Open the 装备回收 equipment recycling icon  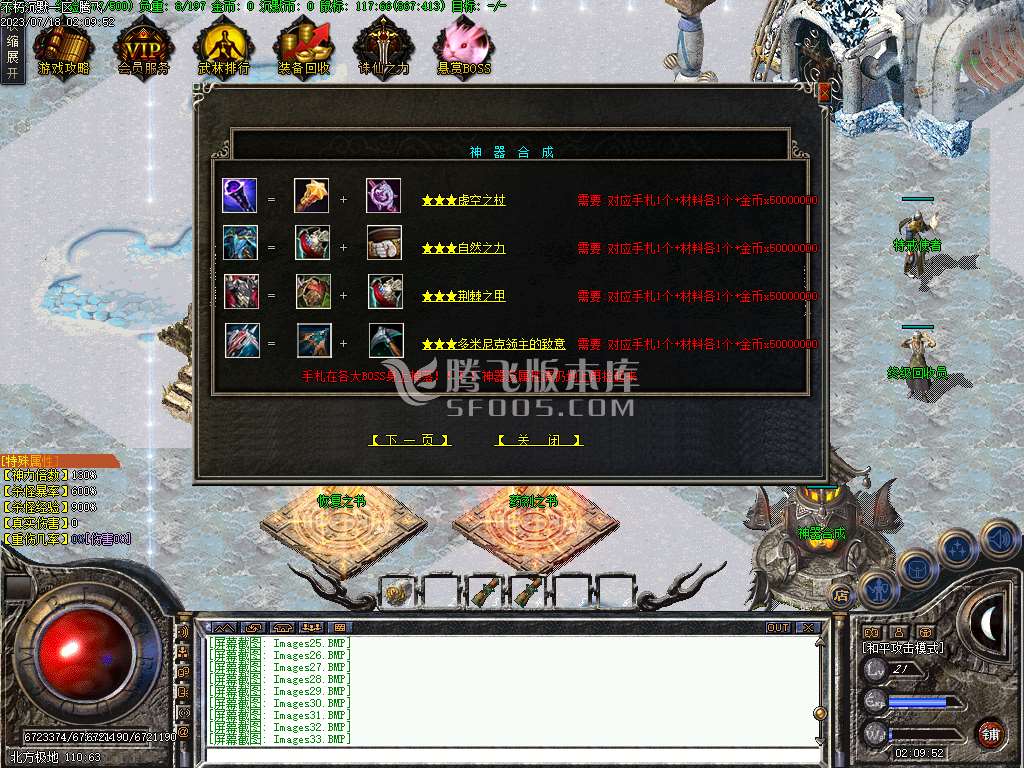coord(304,48)
